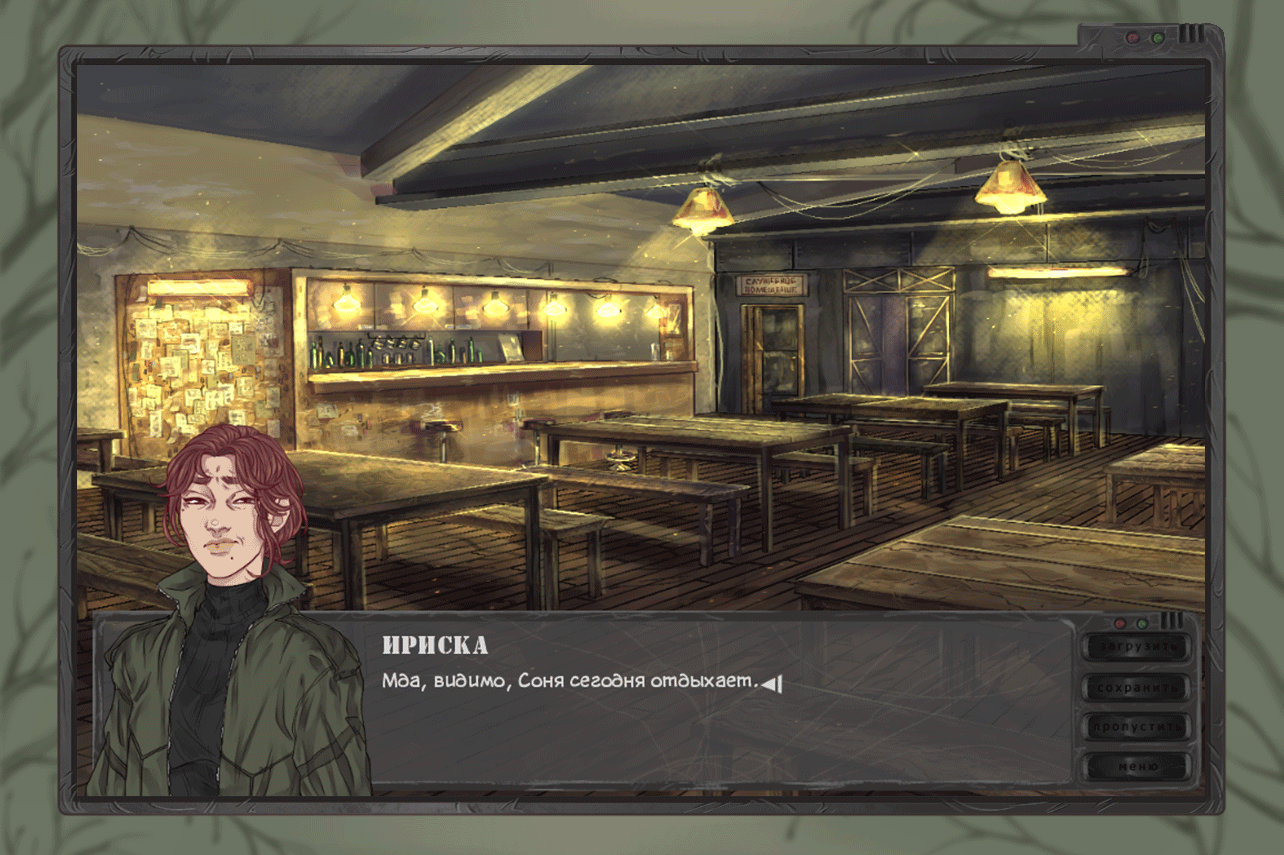
Task: Save the game with «сохранить»
Action: 1137,688
